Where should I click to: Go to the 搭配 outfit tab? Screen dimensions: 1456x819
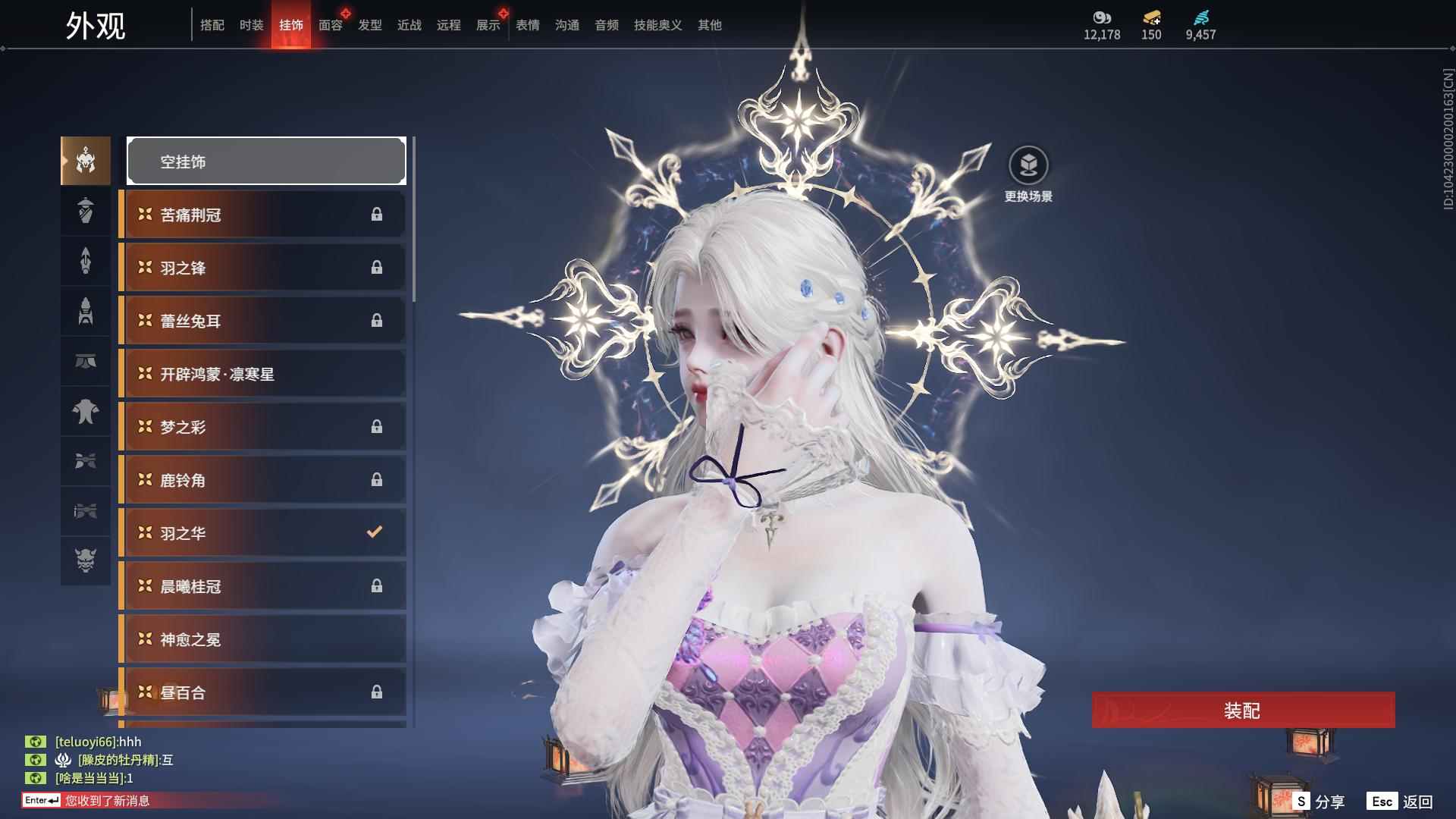tap(212, 26)
